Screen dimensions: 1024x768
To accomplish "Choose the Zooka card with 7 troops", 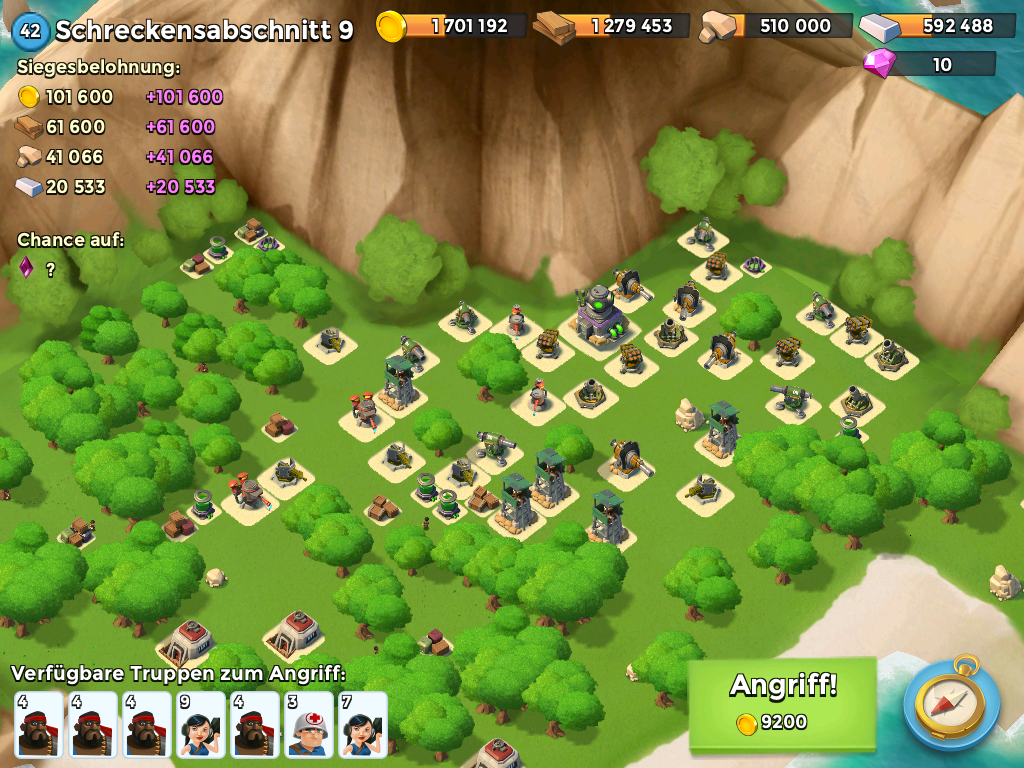I will pos(362,724).
